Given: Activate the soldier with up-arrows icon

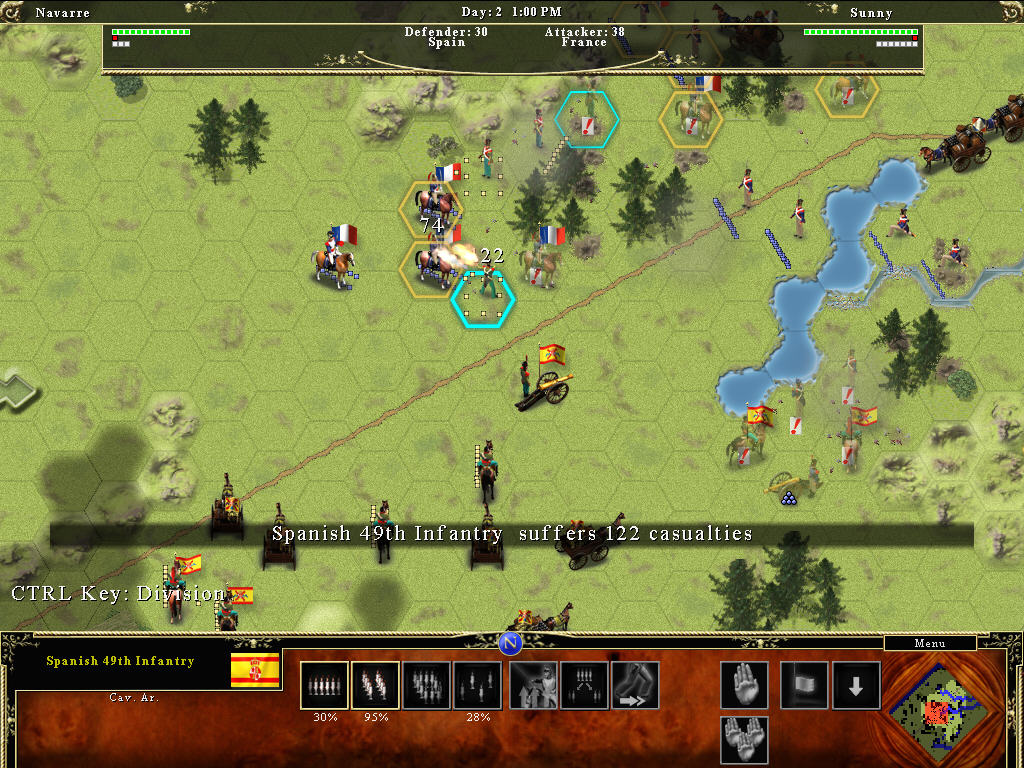Looking at the screenshot, I should pos(534,685).
